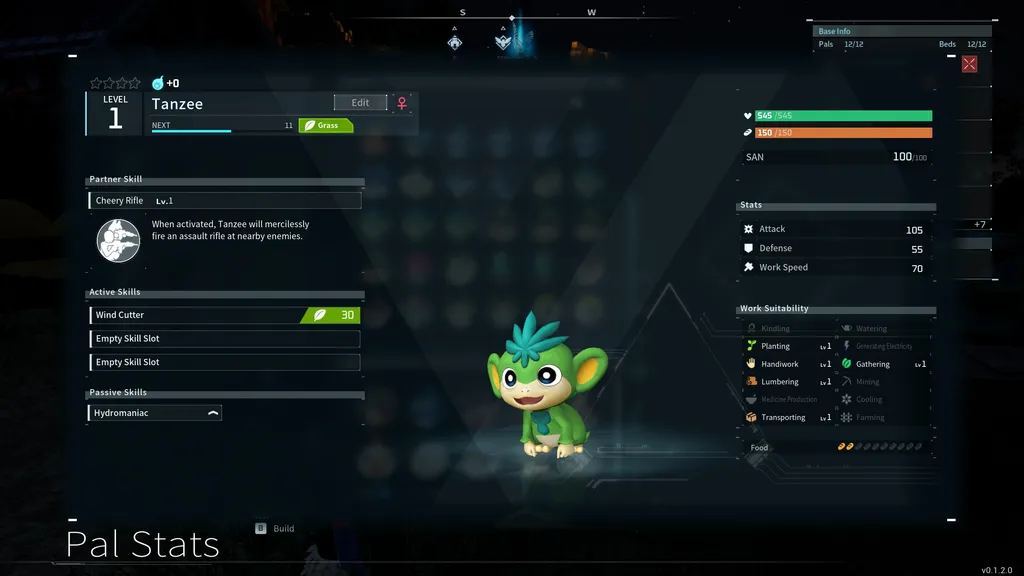1024x576 pixels.
Task: Select the Wind Cutter active skill
Action: click(224, 315)
